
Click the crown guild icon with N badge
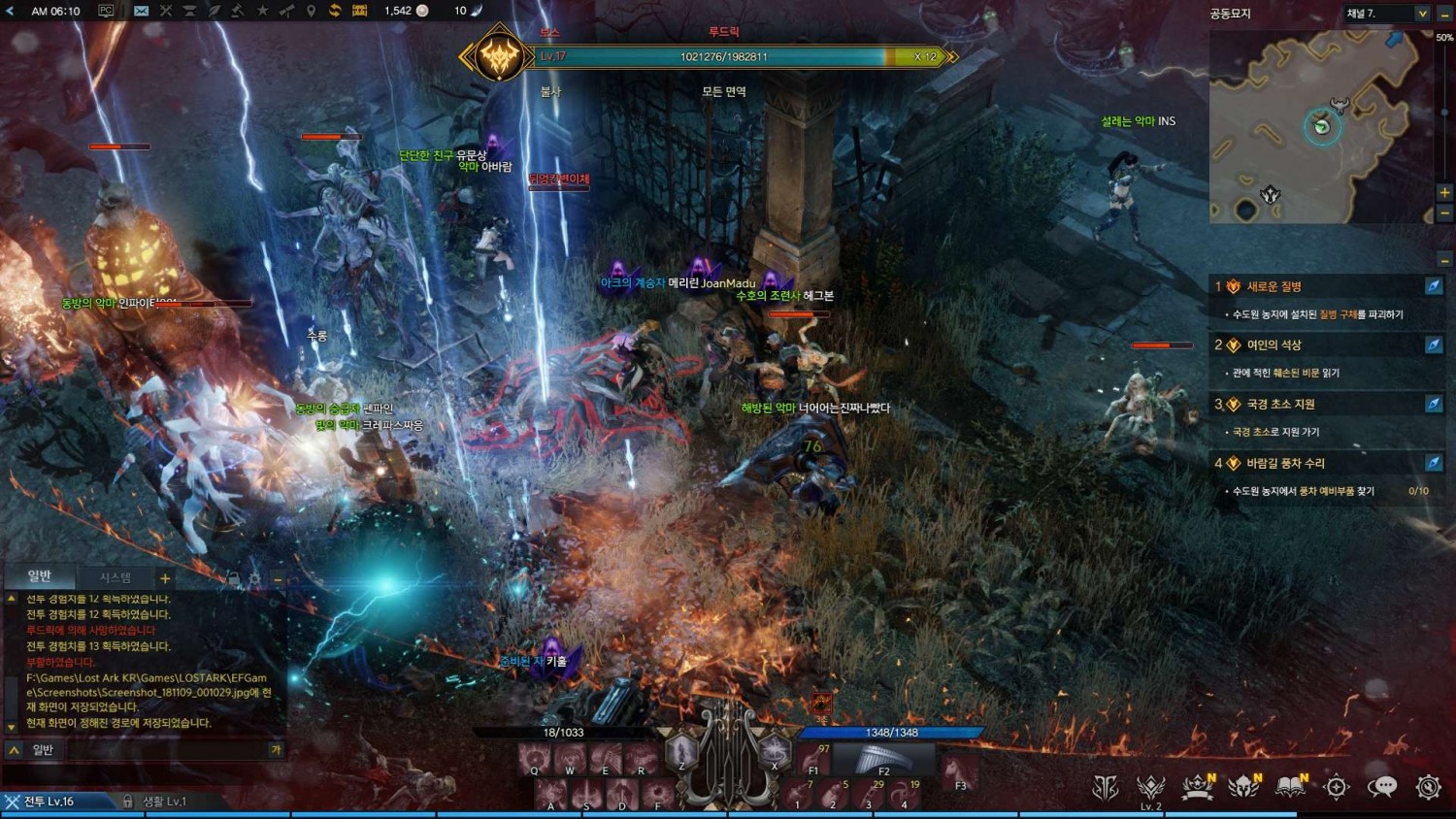coord(1197,787)
